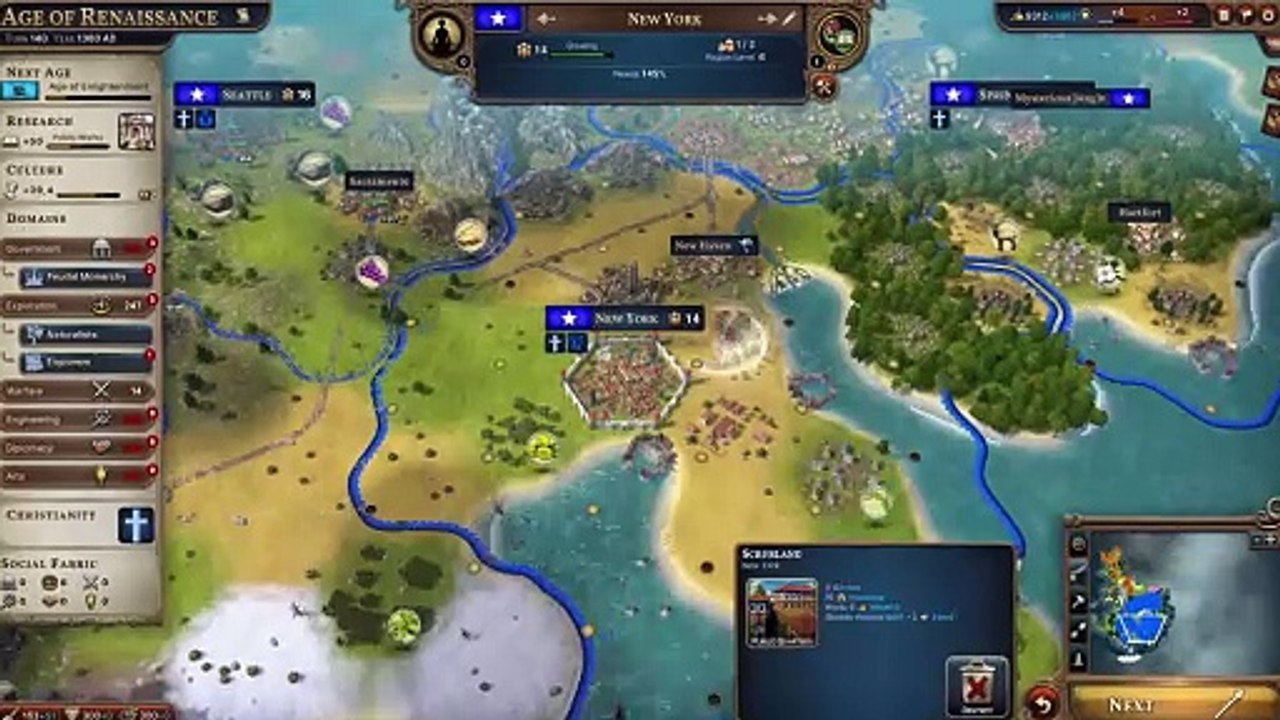Open the Arts domain row

[x=78, y=476]
